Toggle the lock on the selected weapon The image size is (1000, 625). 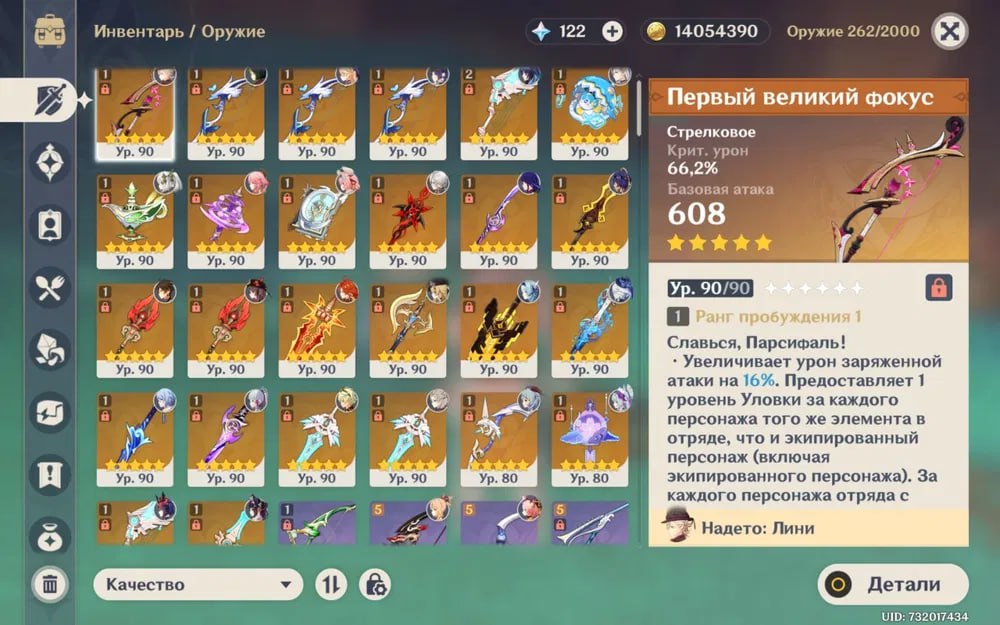coord(939,288)
